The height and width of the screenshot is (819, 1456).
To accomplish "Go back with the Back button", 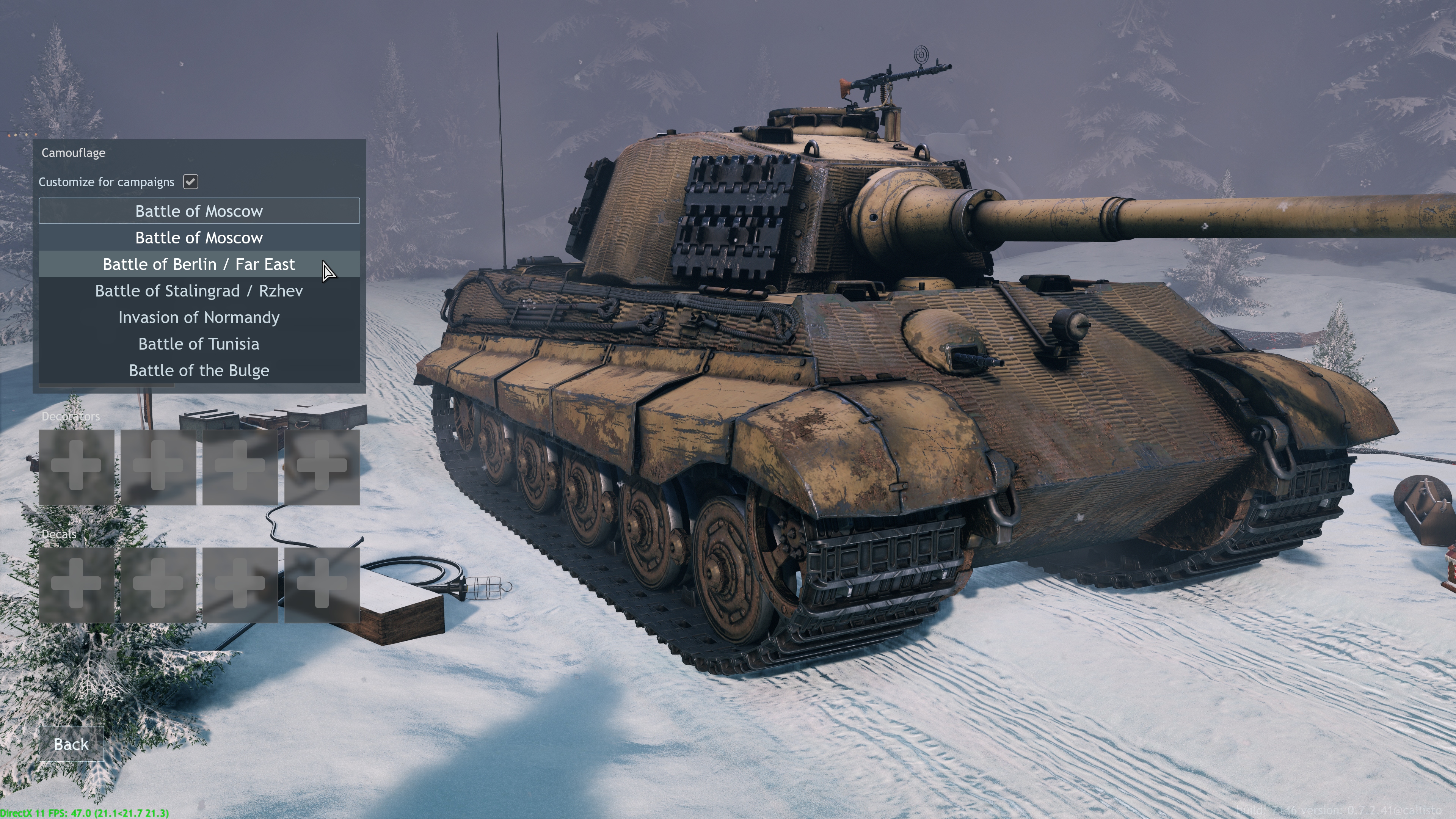I will [x=71, y=744].
